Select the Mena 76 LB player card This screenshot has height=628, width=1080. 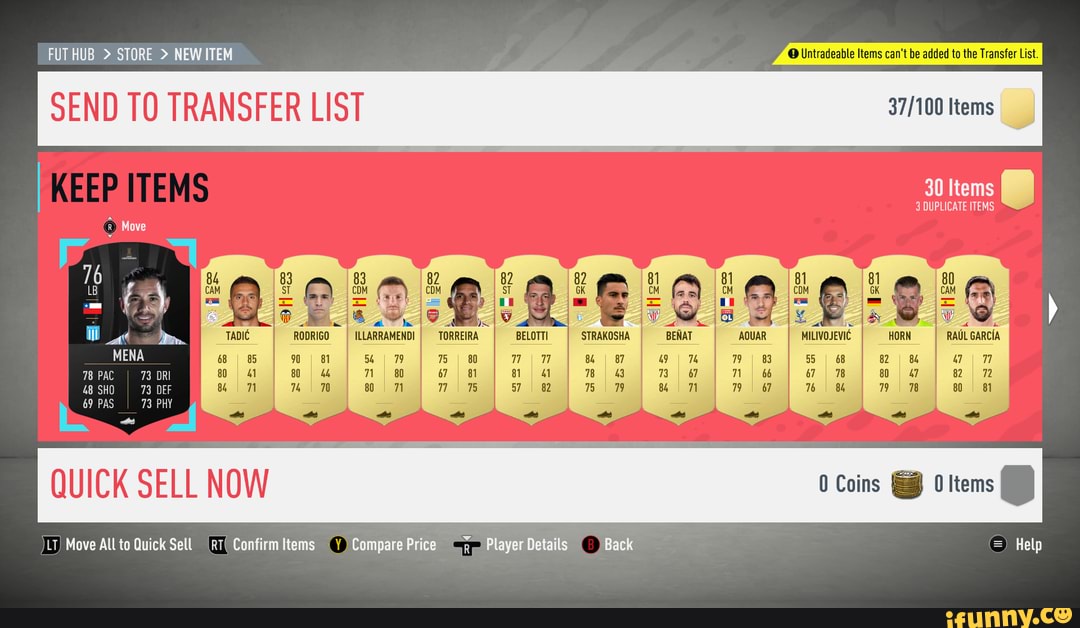point(128,335)
